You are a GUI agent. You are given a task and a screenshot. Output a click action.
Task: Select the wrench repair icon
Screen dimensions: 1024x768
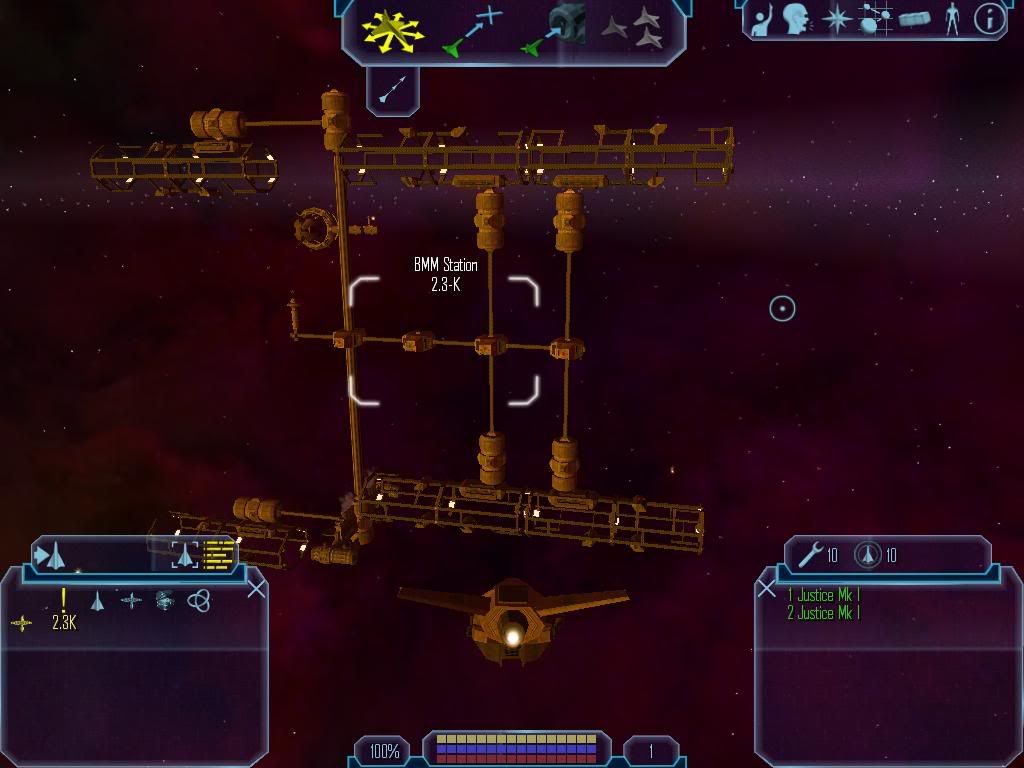(810, 554)
